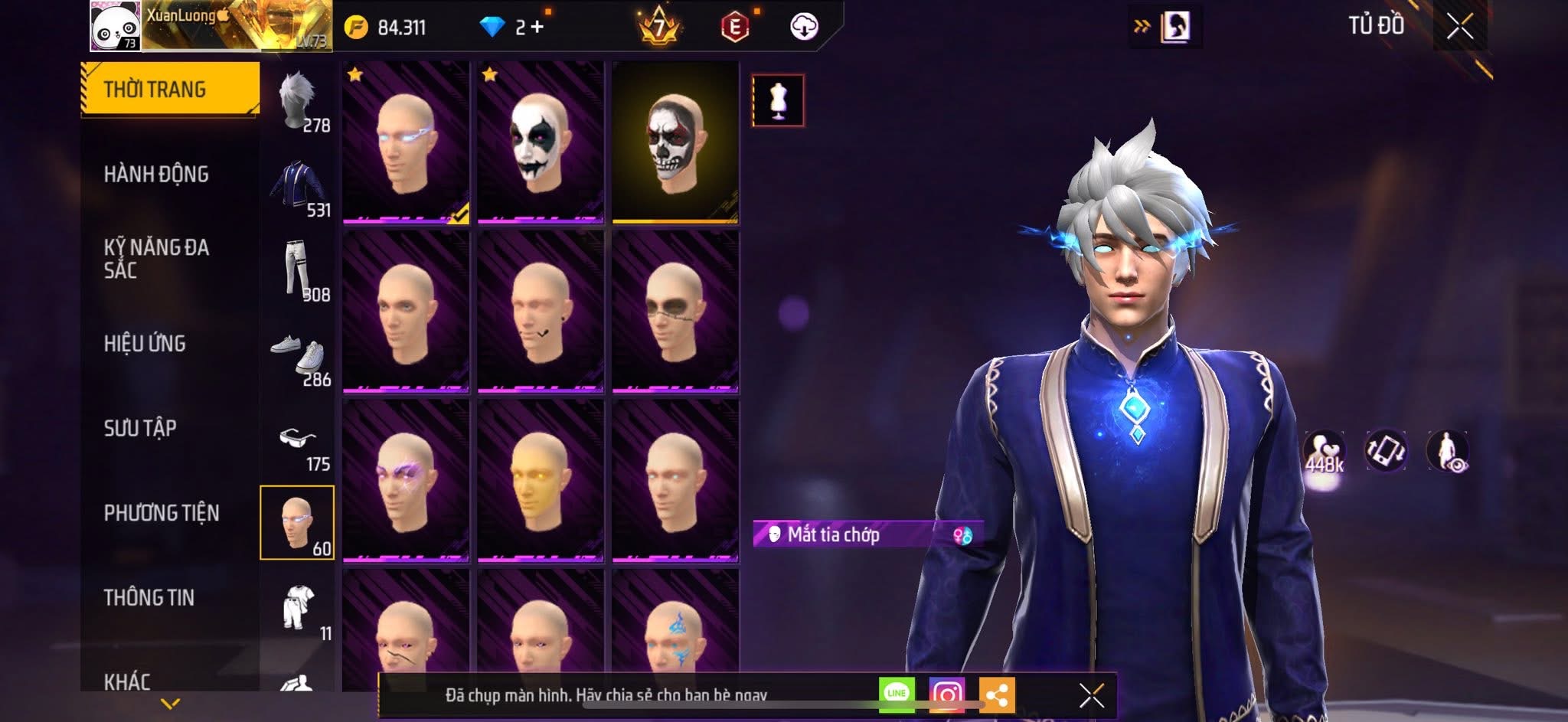Show the white pants category

pyautogui.click(x=298, y=272)
